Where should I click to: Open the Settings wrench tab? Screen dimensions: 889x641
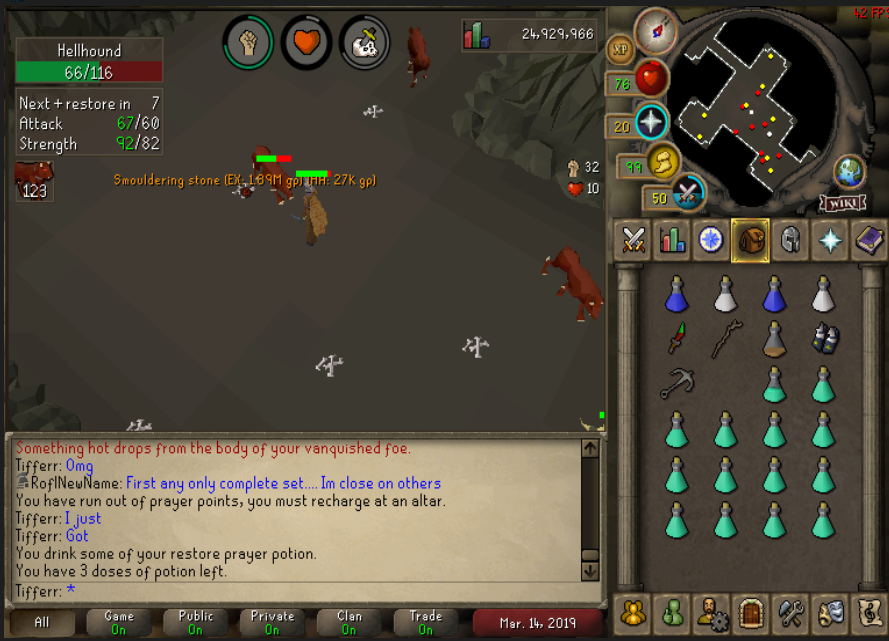click(x=790, y=611)
